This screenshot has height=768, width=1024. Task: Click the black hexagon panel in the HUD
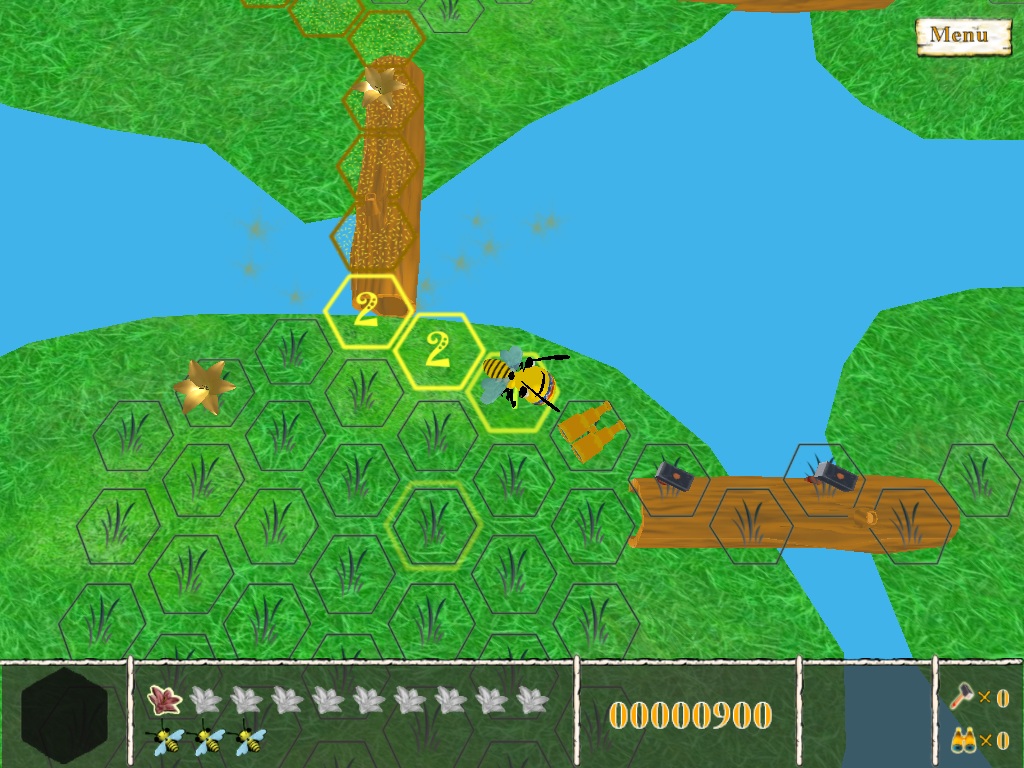pos(64,714)
